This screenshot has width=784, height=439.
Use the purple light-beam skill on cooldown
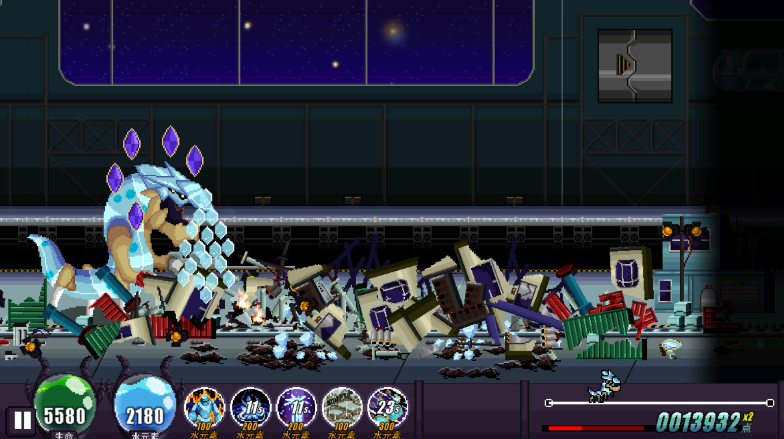tap(296, 408)
